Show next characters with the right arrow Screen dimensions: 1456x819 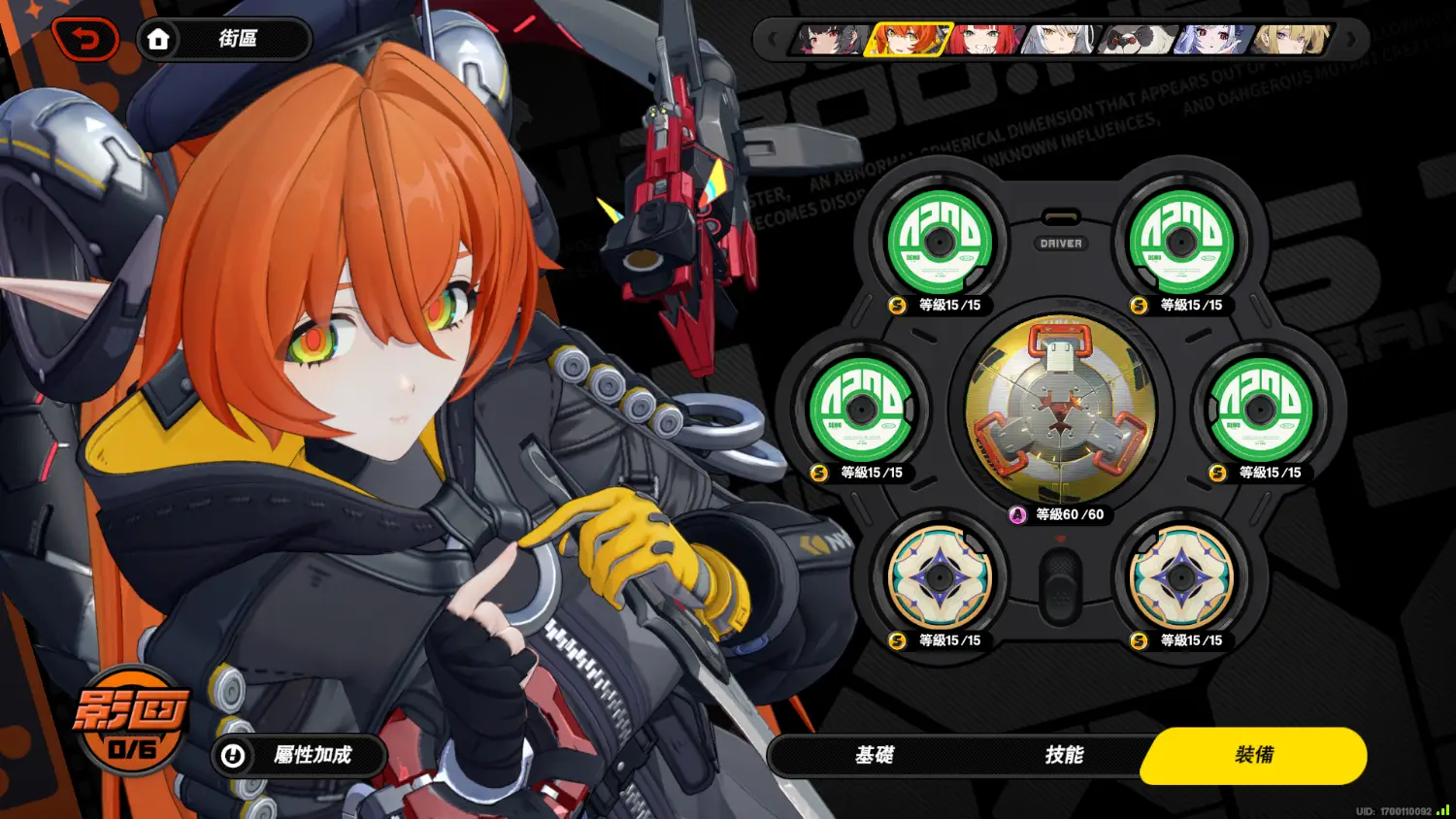(1351, 40)
